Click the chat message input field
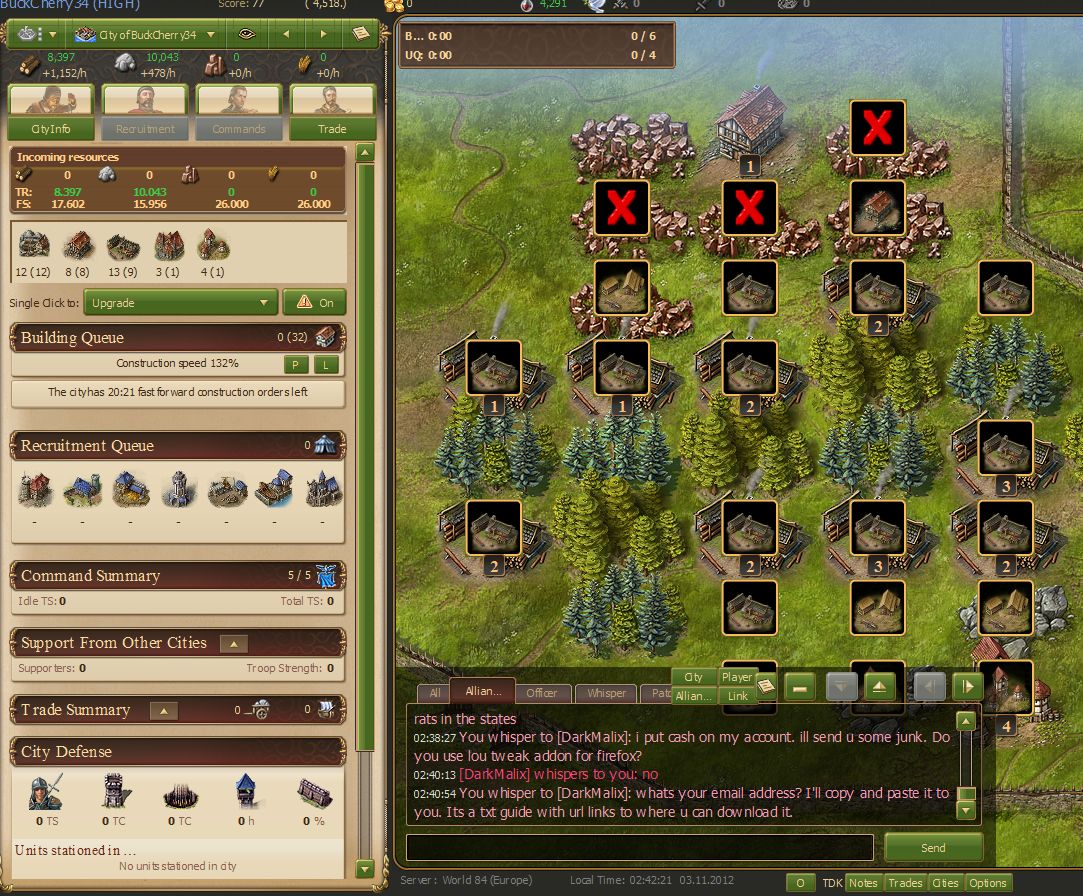Image resolution: width=1083 pixels, height=896 pixels. point(639,848)
